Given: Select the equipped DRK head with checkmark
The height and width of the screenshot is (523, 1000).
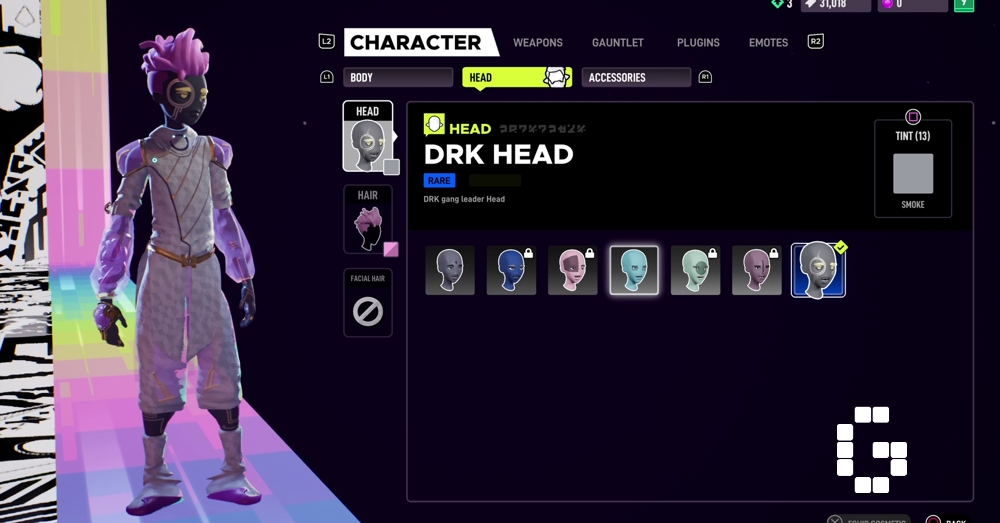Looking at the screenshot, I should (x=818, y=270).
